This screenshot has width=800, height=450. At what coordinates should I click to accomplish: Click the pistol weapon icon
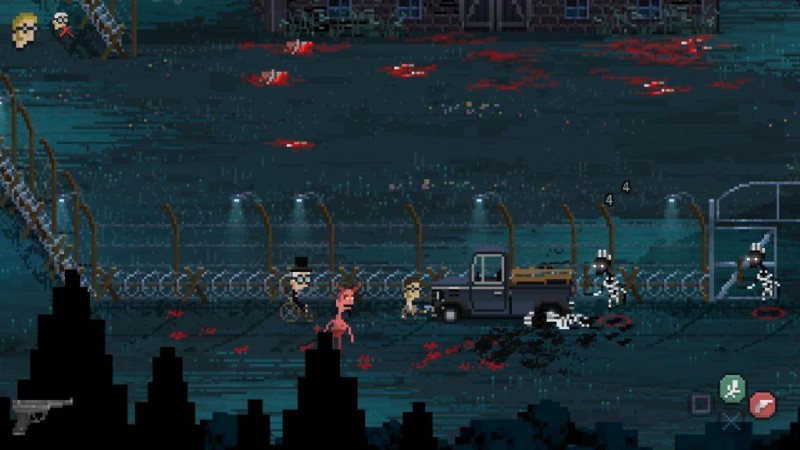coord(41,411)
